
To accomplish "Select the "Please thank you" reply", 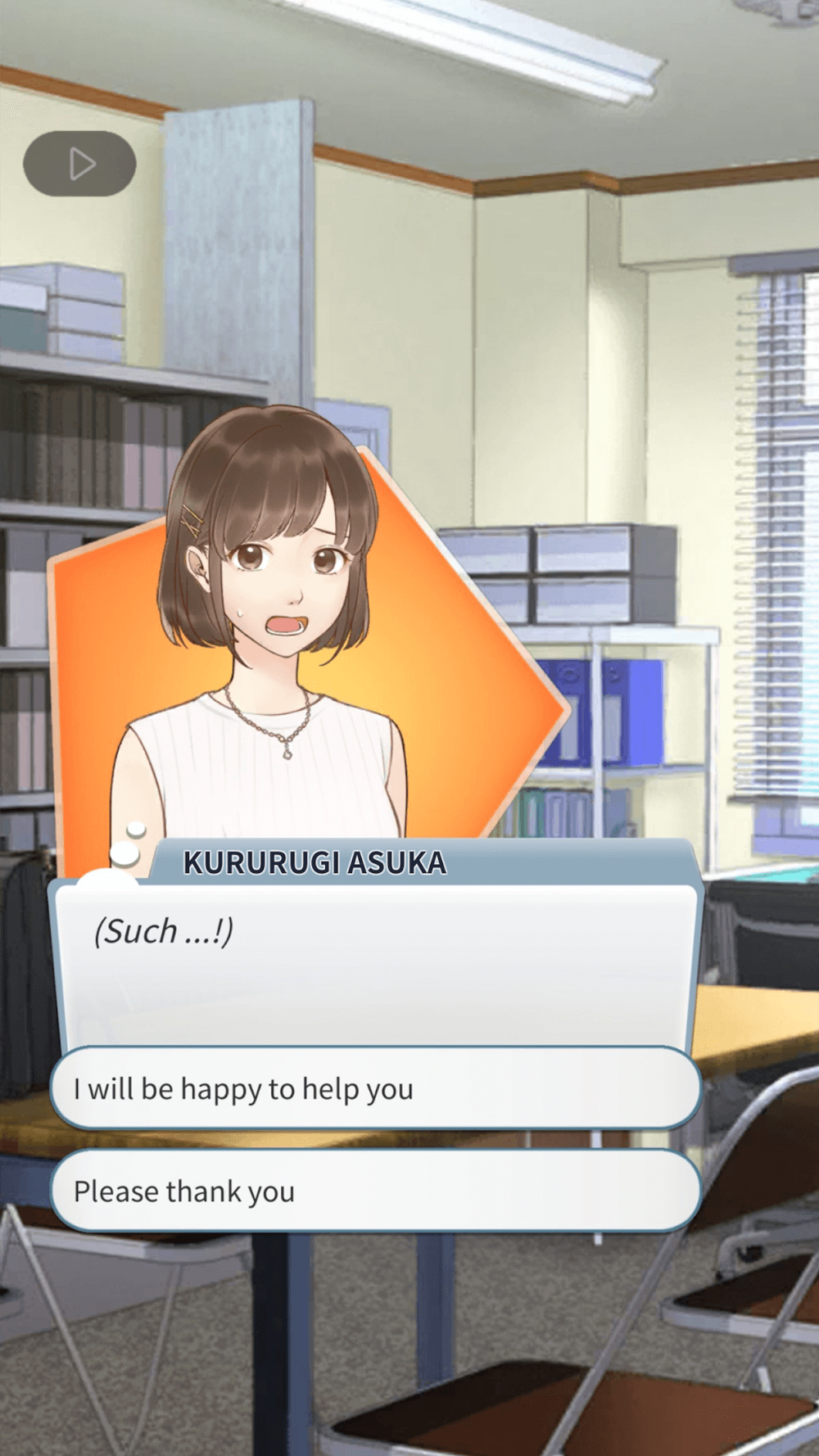I will (x=375, y=1191).
